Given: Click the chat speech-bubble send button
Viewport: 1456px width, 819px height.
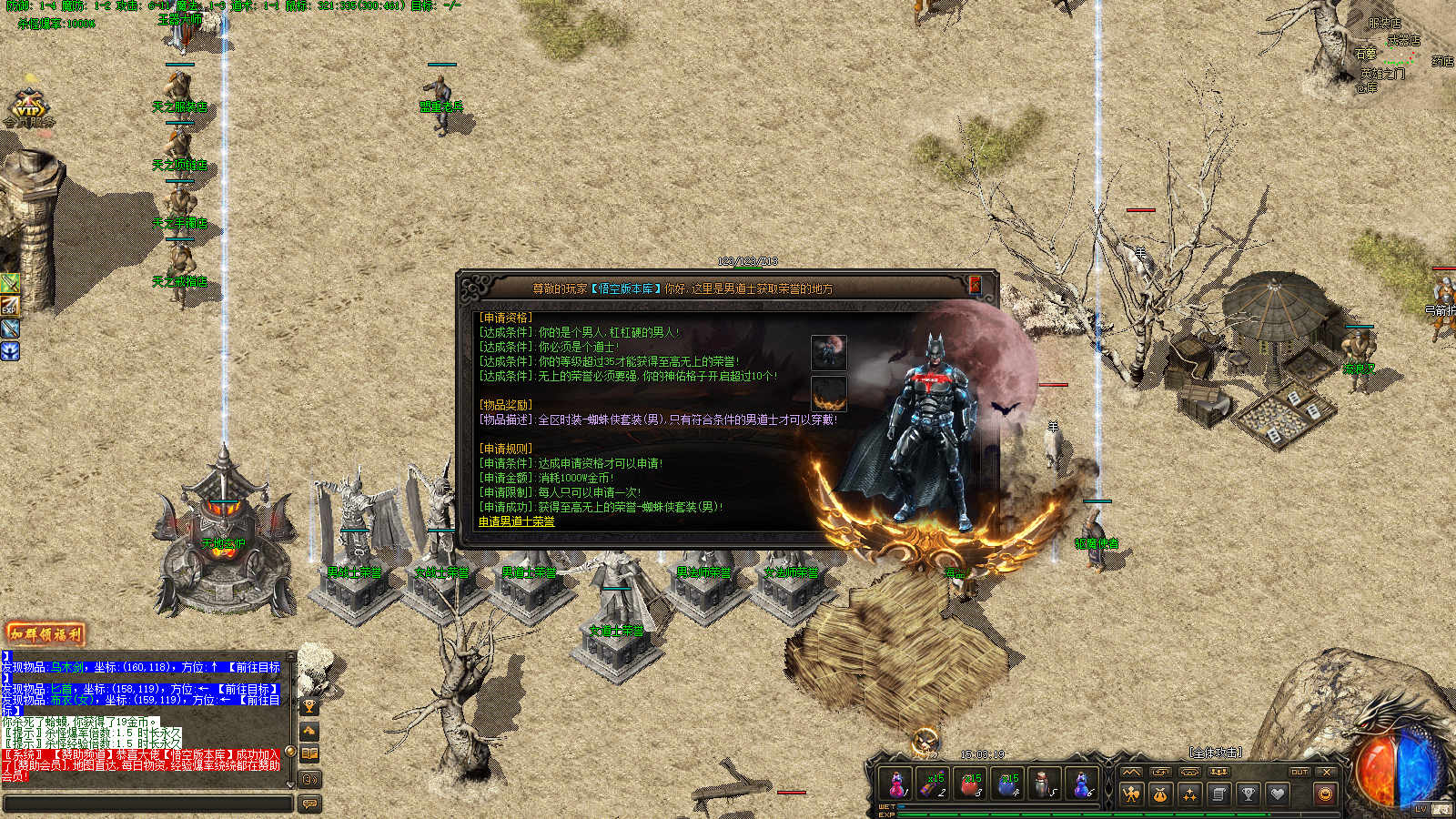Looking at the screenshot, I should [x=309, y=804].
